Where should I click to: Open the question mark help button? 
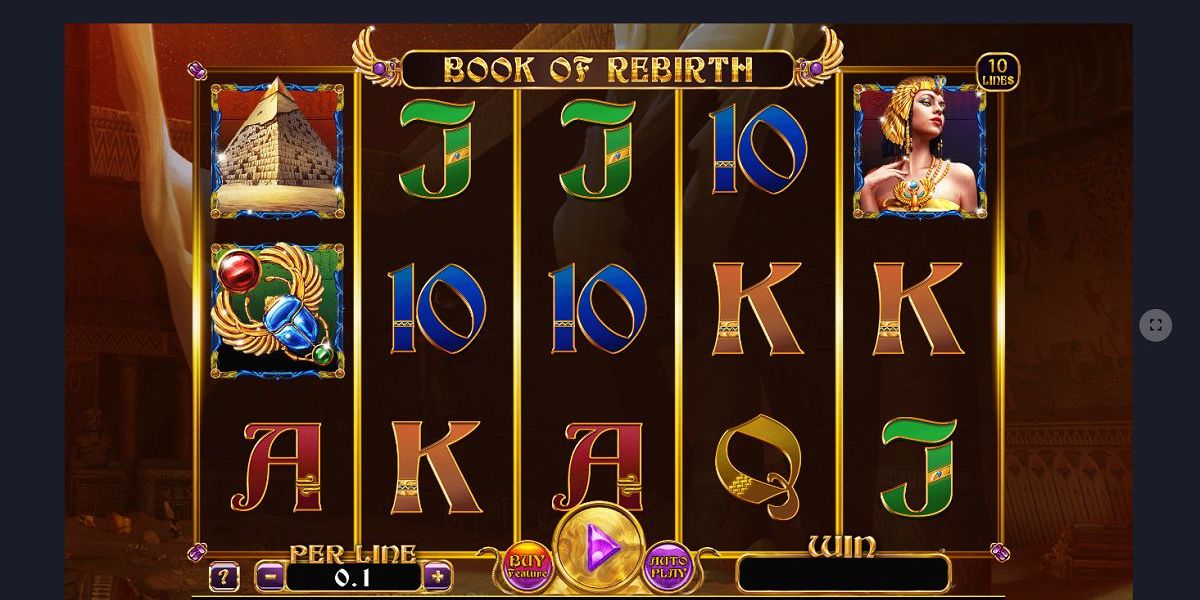pos(224,577)
